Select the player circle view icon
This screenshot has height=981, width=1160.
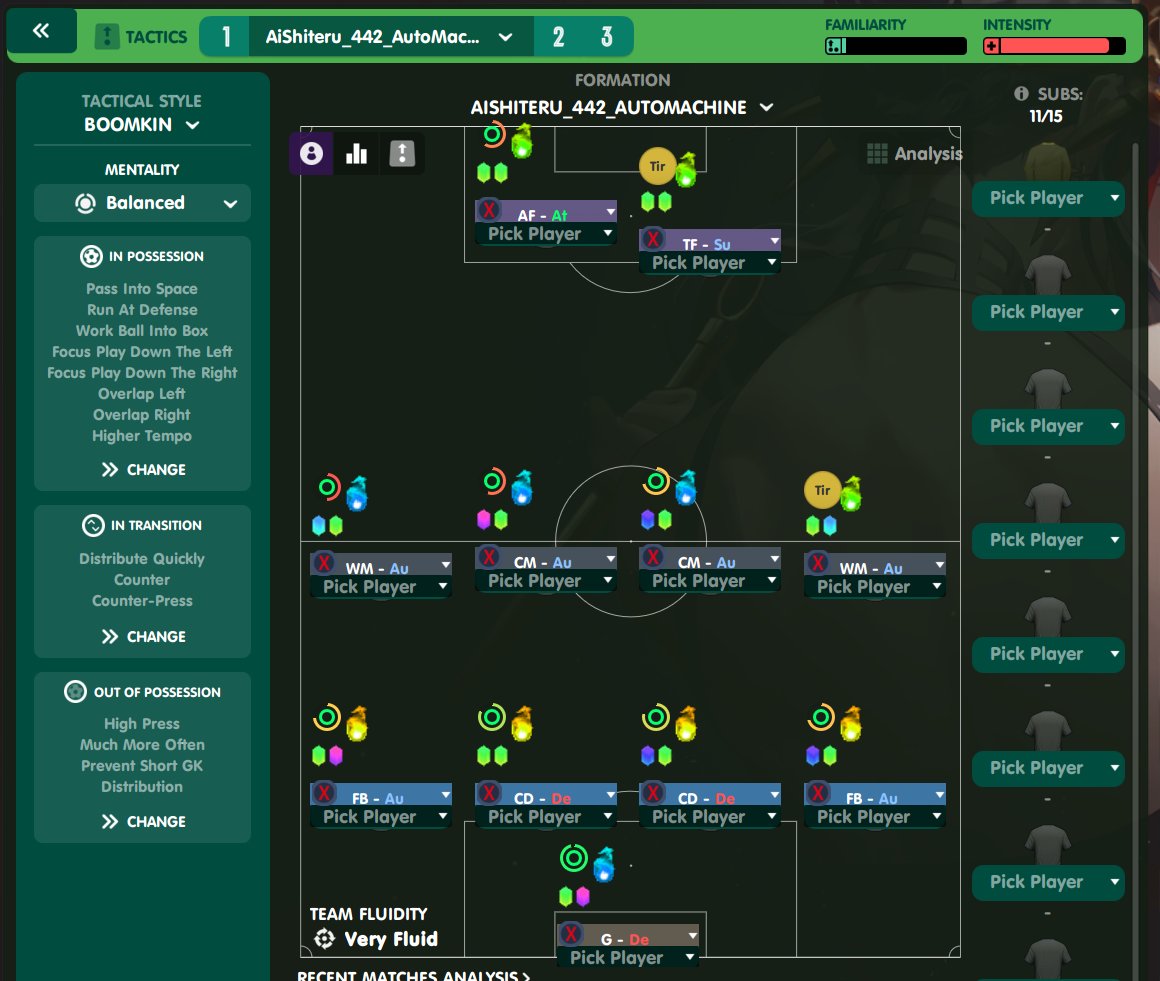(311, 153)
